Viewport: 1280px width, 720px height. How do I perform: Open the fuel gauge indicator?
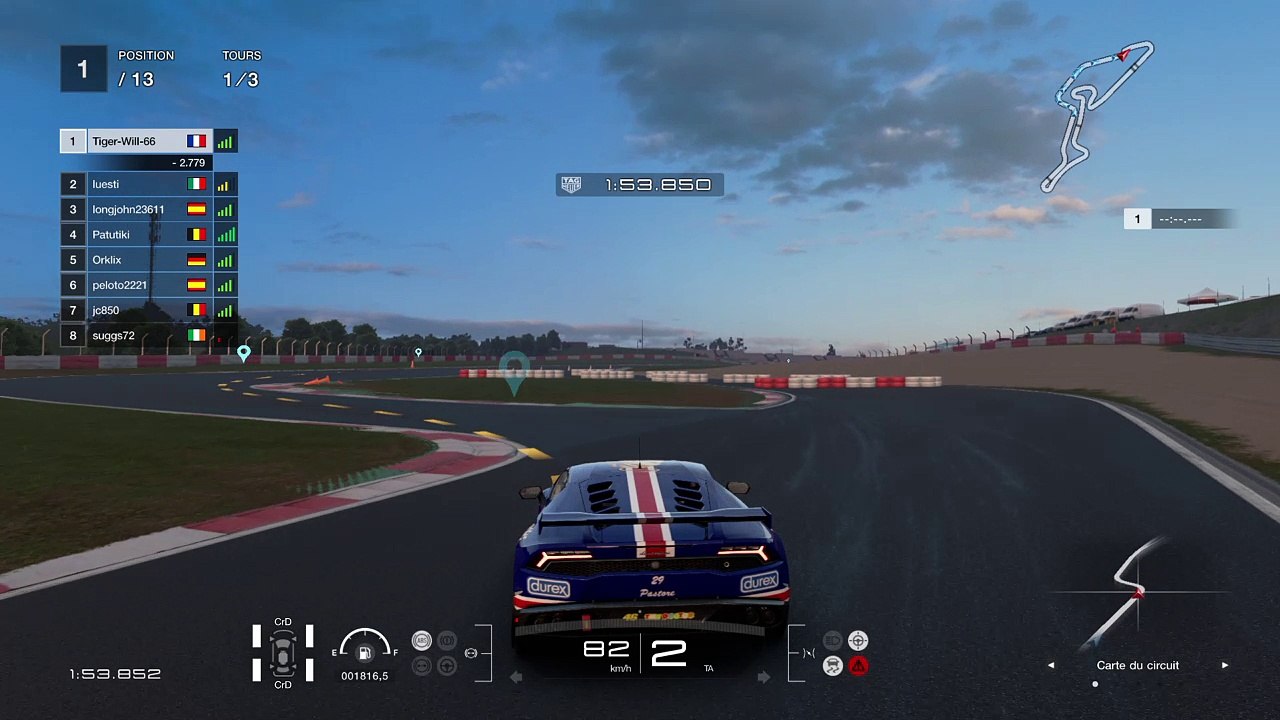click(x=365, y=650)
